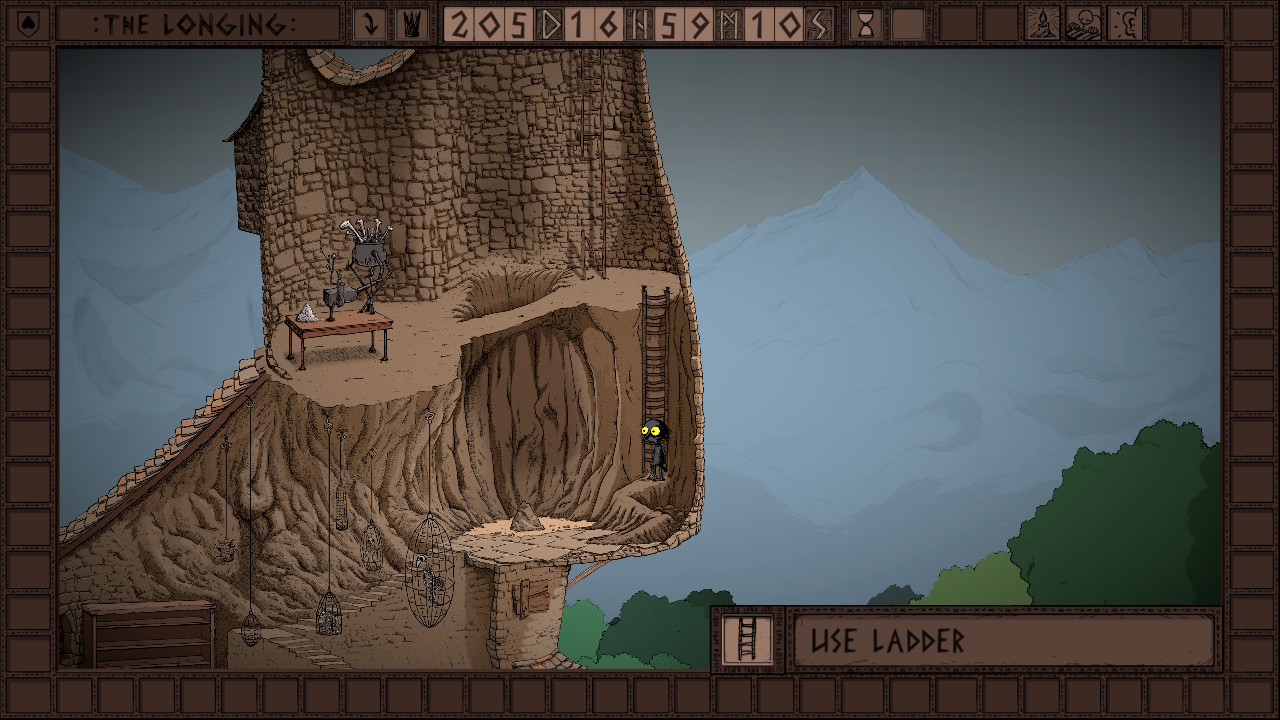Activate the hourglass wait button

866,24
